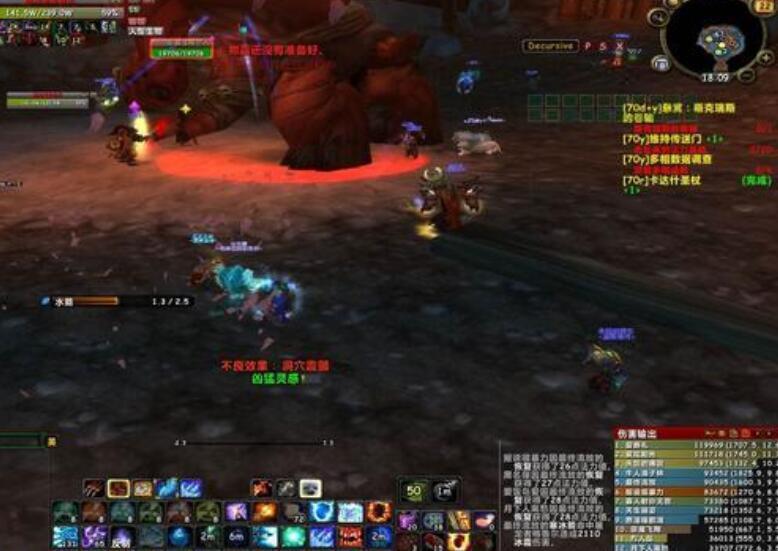
Task: Click the boss target health frame
Action: (x=180, y=50)
